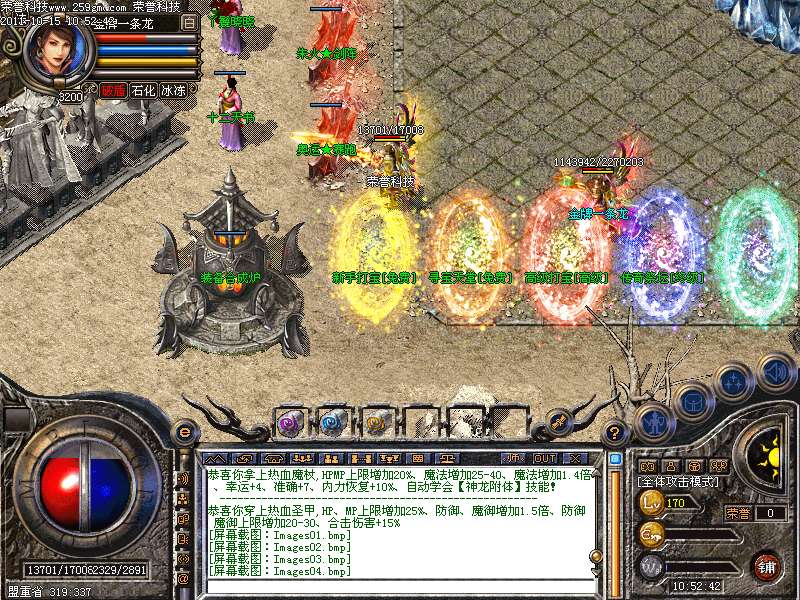Toggle the 破盾 status button
The width and height of the screenshot is (800, 600).
[x=113, y=90]
